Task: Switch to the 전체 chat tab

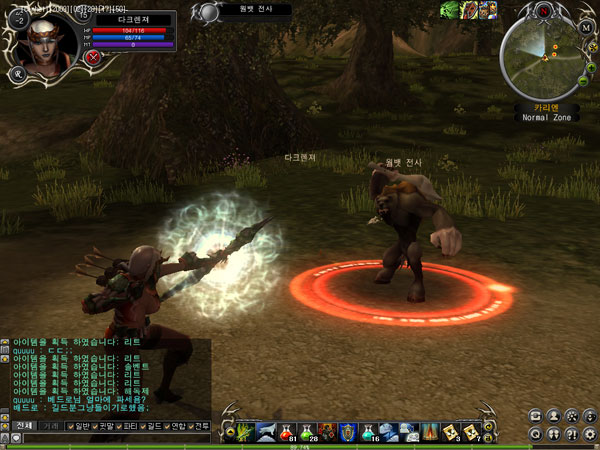Action: pyautogui.click(x=23, y=425)
